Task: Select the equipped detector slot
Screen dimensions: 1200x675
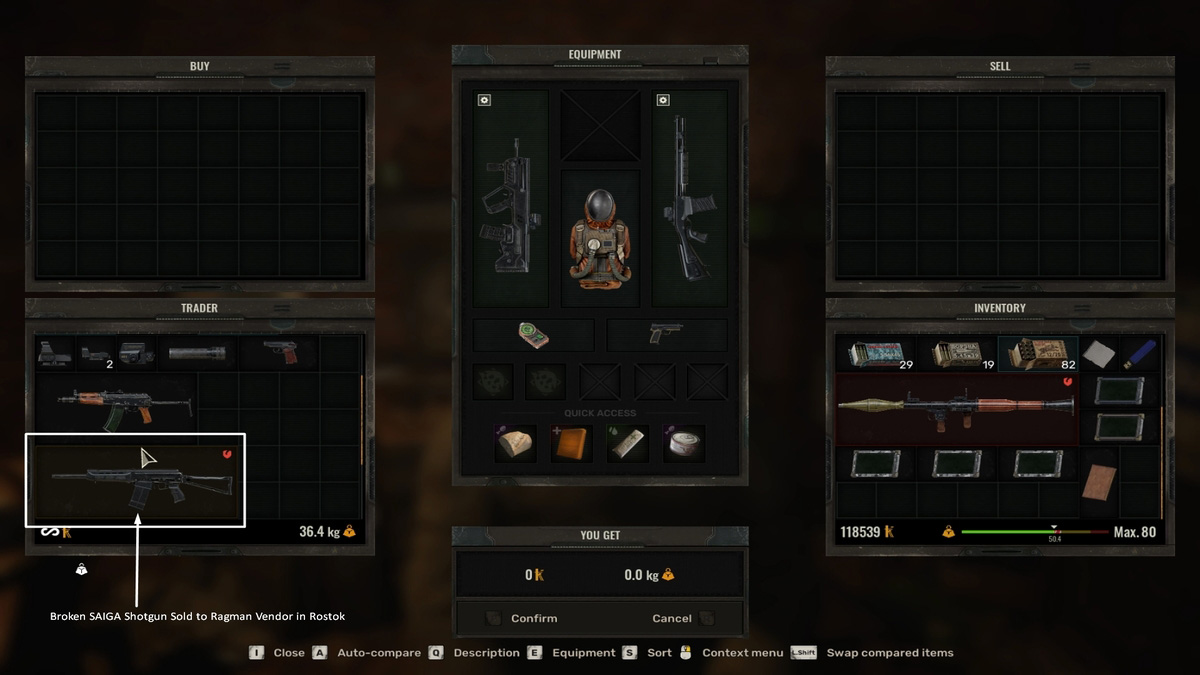Action: tap(533, 335)
